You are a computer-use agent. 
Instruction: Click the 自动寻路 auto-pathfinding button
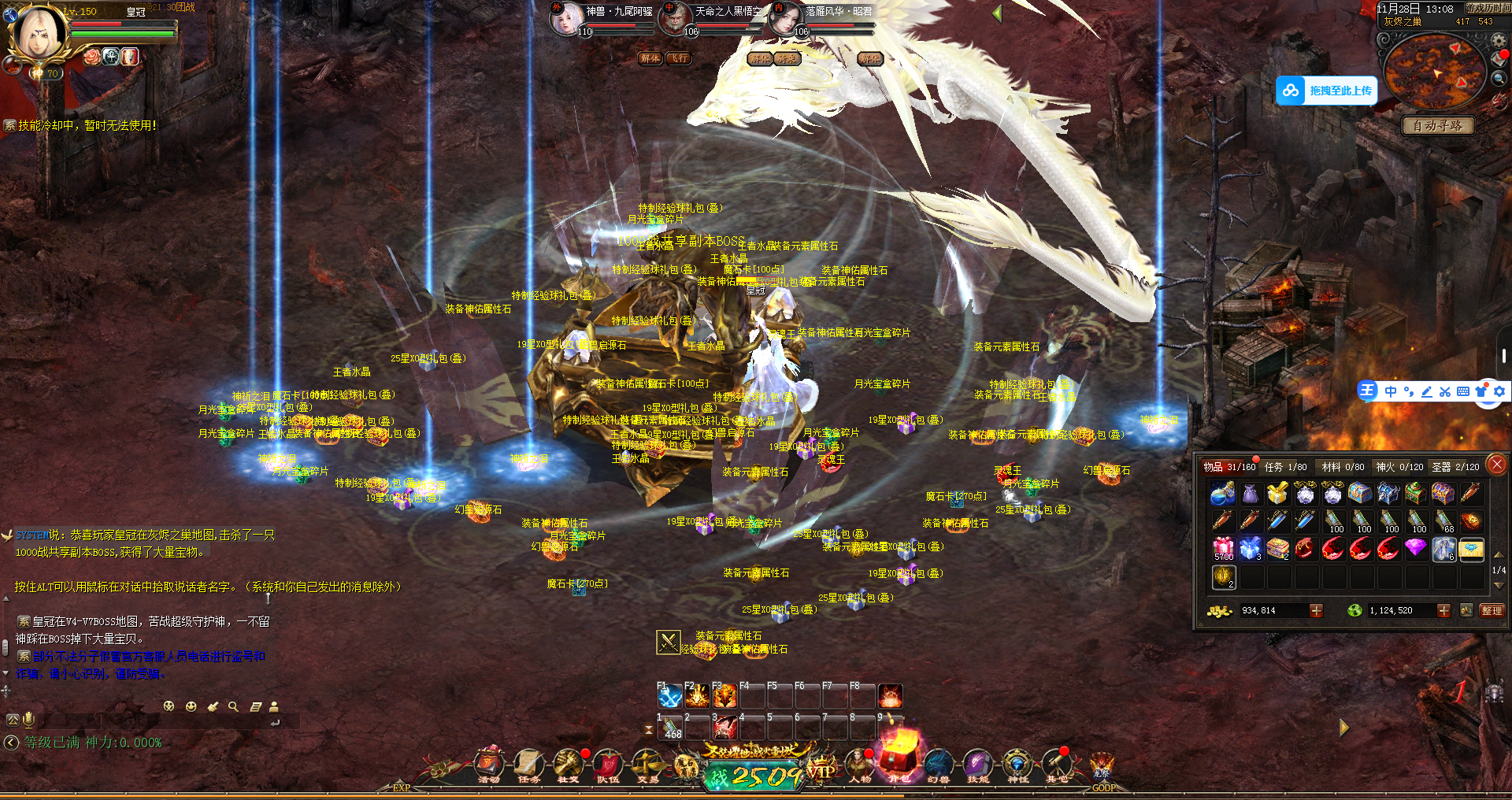[1437, 126]
